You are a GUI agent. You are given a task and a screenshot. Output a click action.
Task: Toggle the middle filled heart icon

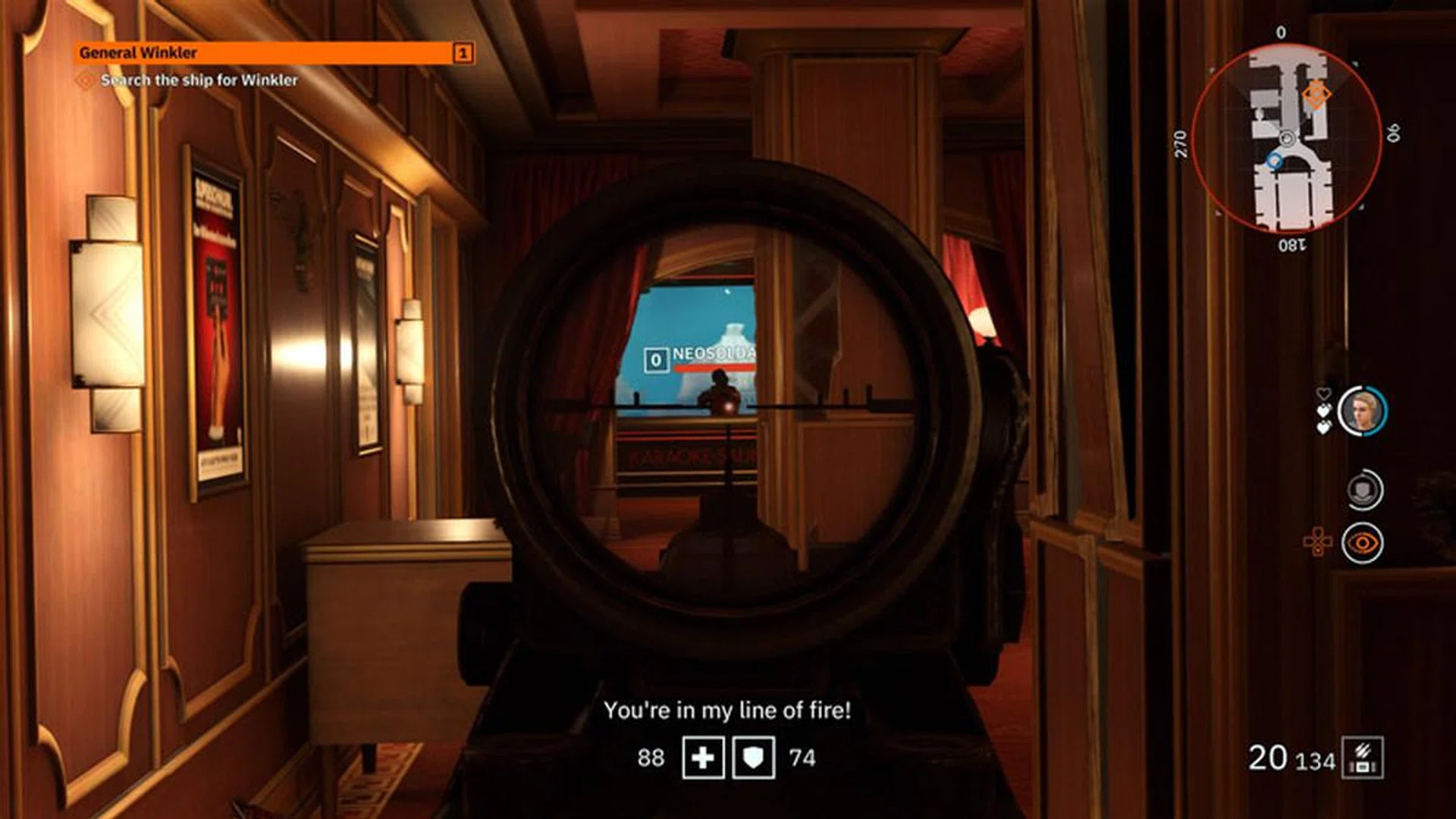(1326, 410)
